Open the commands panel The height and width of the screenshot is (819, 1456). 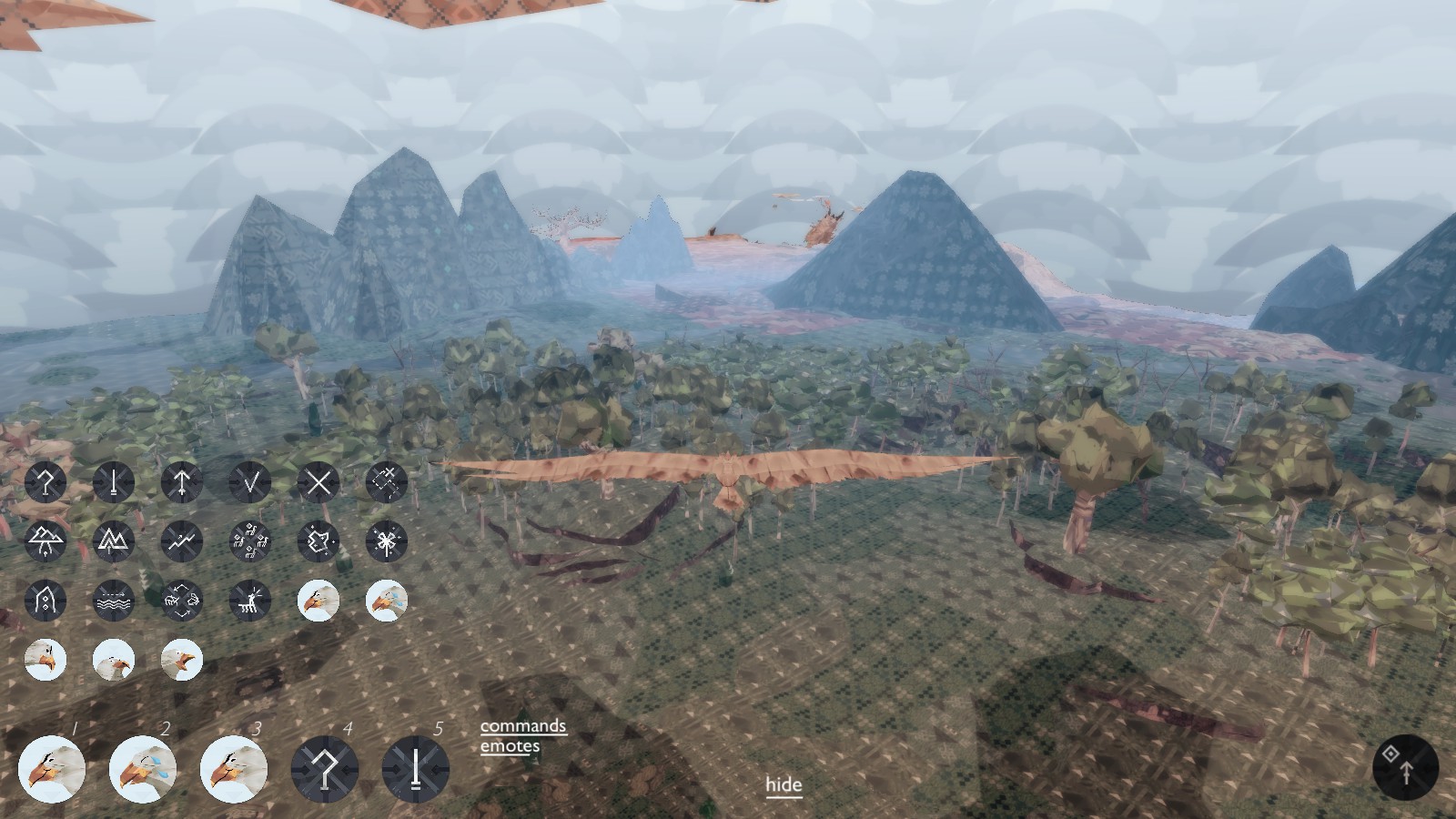pos(522,727)
